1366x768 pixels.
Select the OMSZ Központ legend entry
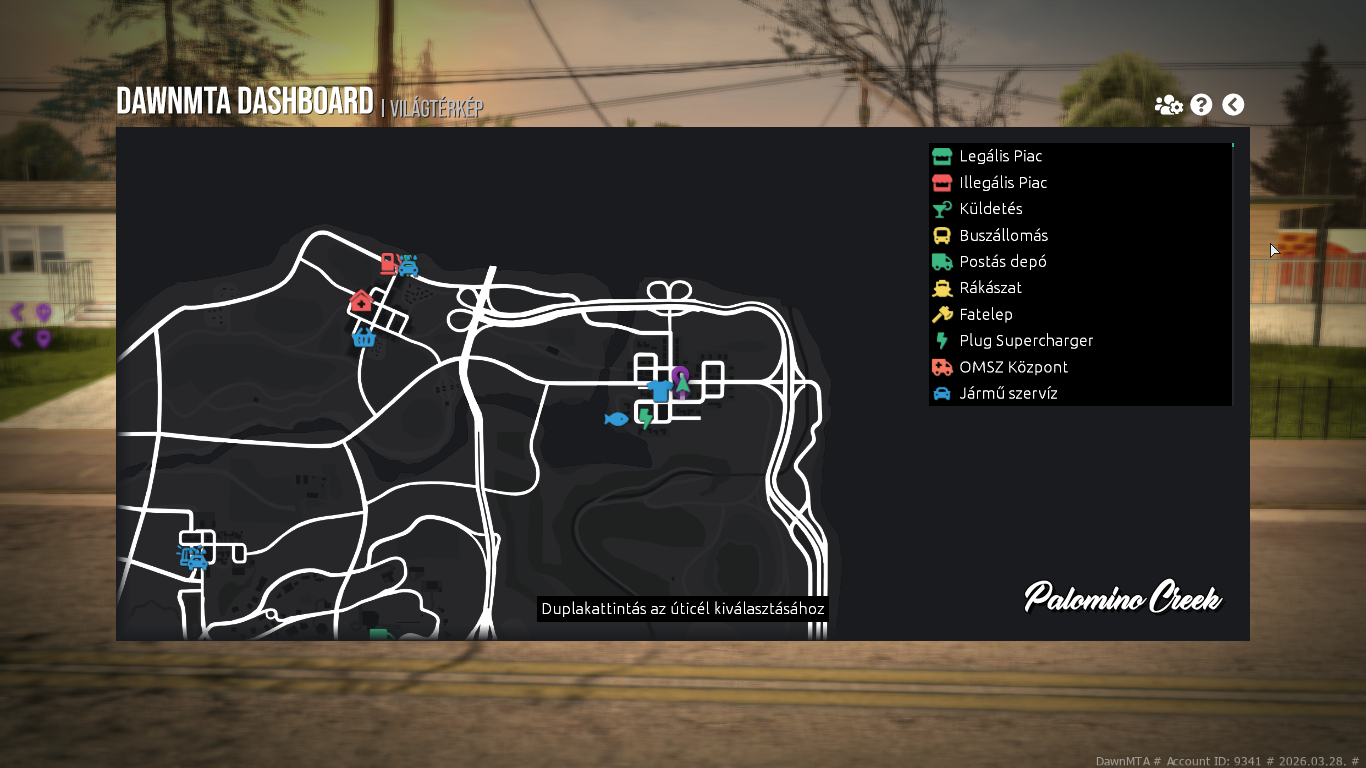pyautogui.click(x=1013, y=367)
